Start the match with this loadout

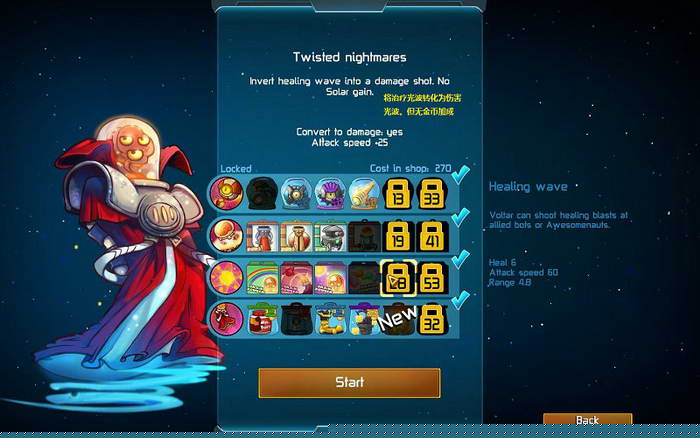pyautogui.click(x=349, y=382)
